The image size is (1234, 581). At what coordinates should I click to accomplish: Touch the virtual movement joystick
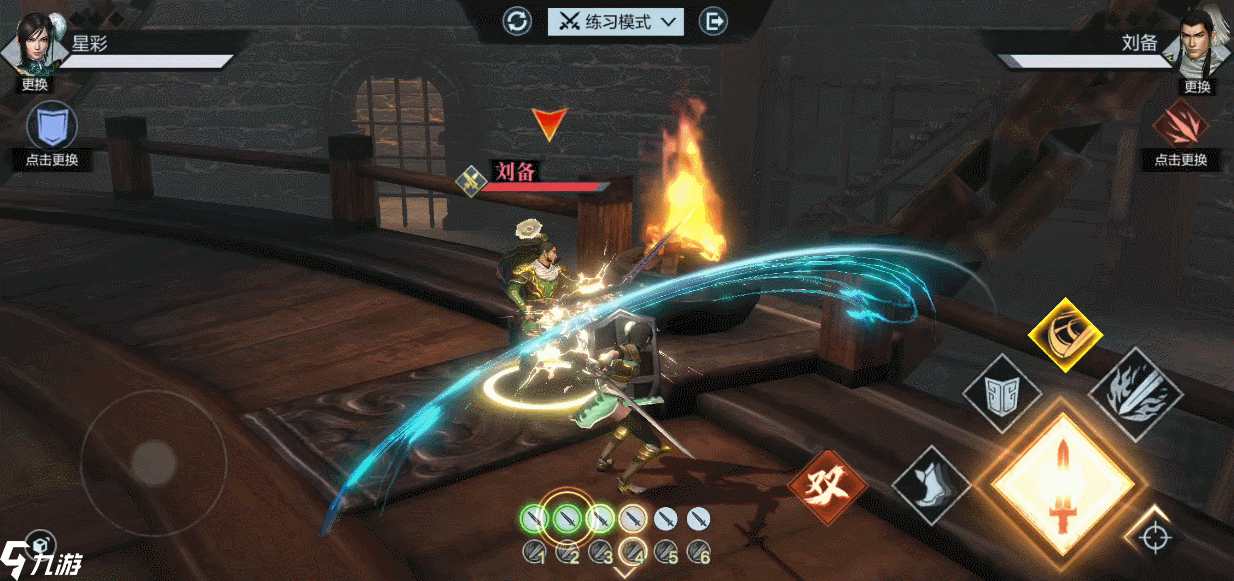pyautogui.click(x=153, y=462)
